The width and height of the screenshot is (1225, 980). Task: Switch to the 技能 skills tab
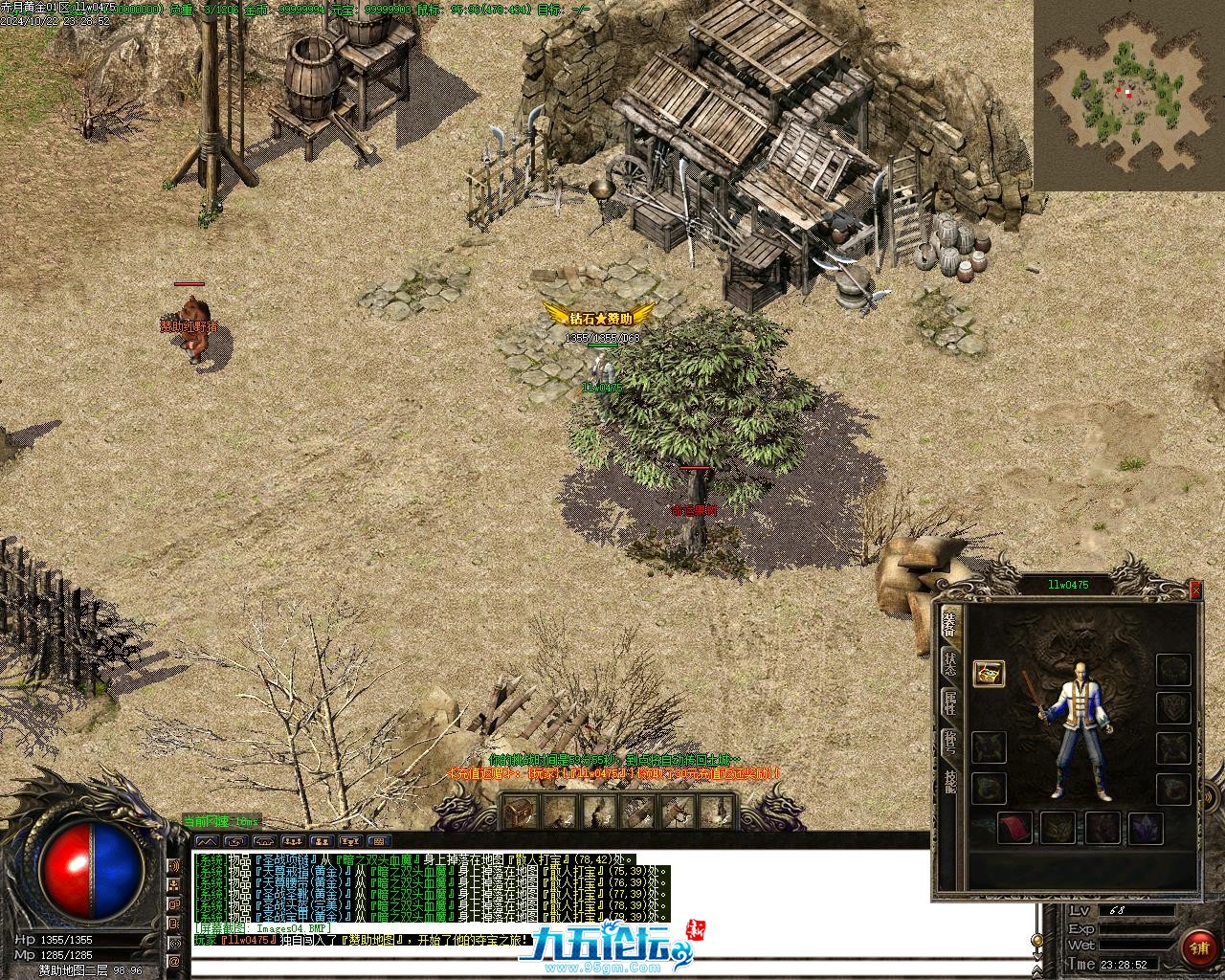click(x=949, y=783)
